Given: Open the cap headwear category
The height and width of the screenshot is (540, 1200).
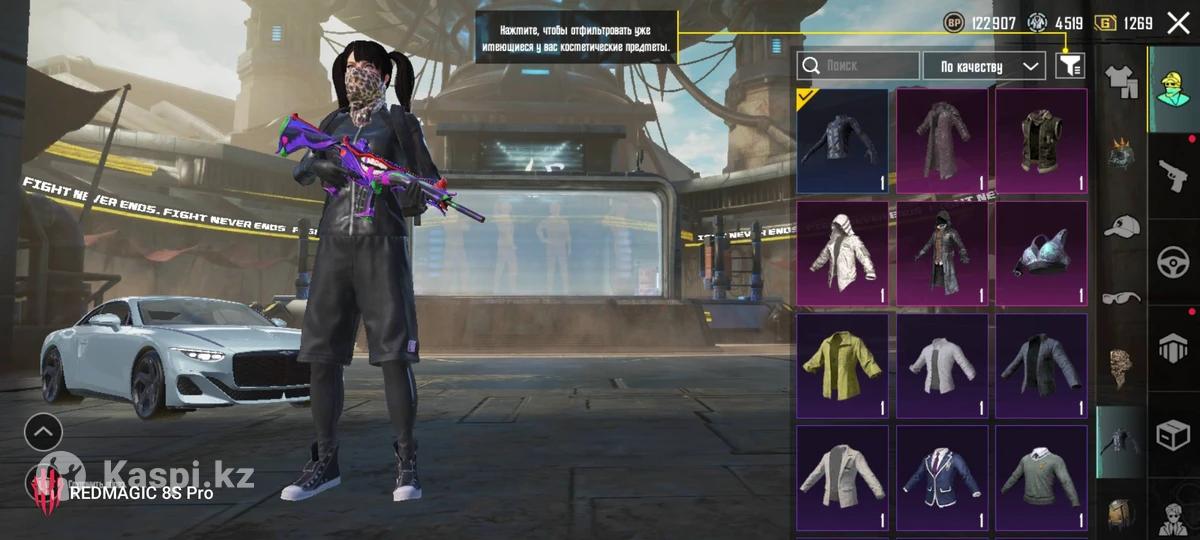Looking at the screenshot, I should (x=1121, y=227).
